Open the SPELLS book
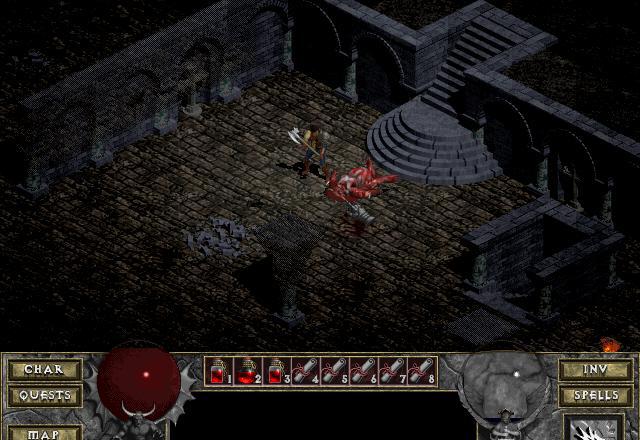 coord(594,396)
